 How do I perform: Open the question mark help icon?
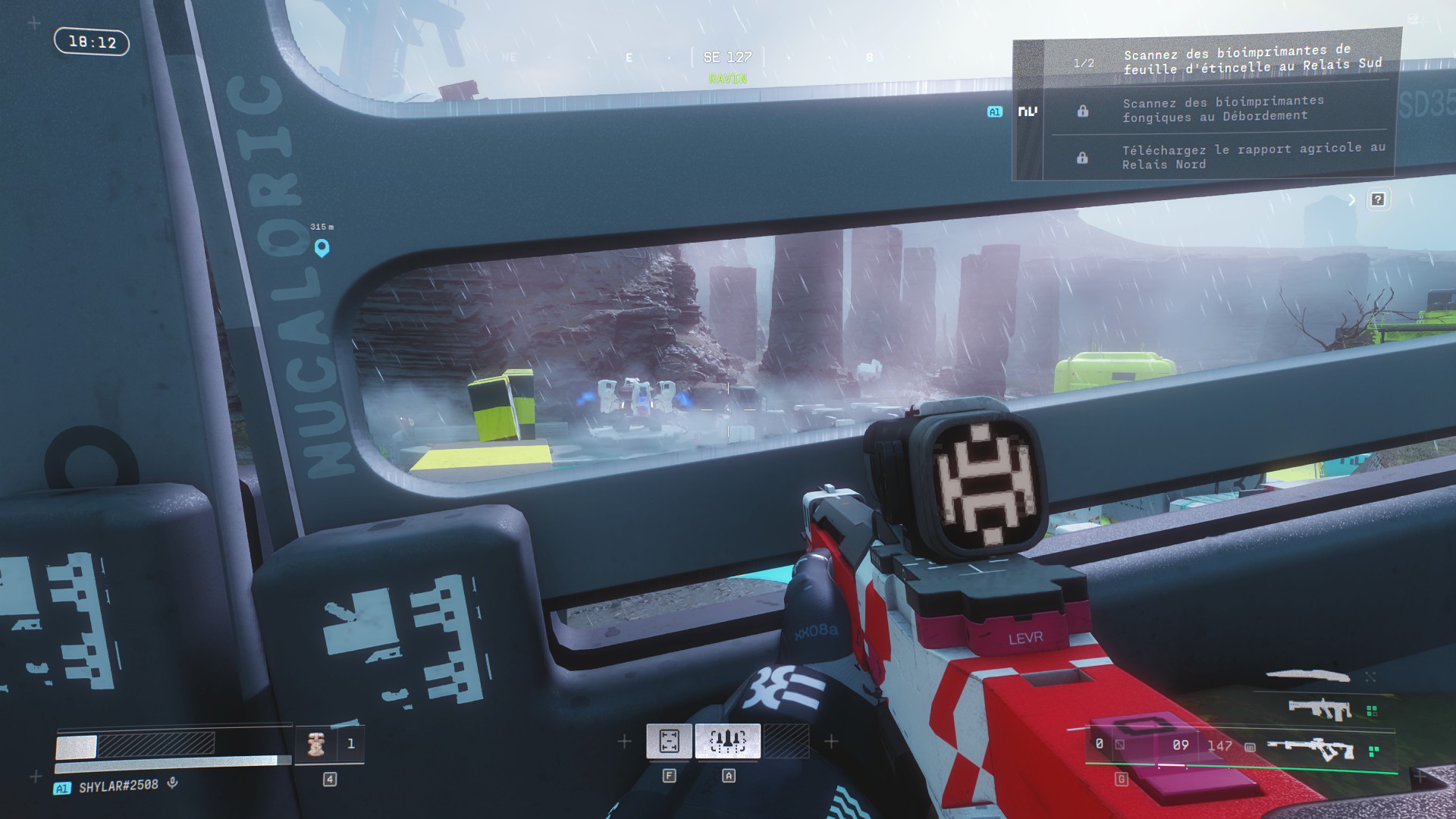(x=1378, y=199)
